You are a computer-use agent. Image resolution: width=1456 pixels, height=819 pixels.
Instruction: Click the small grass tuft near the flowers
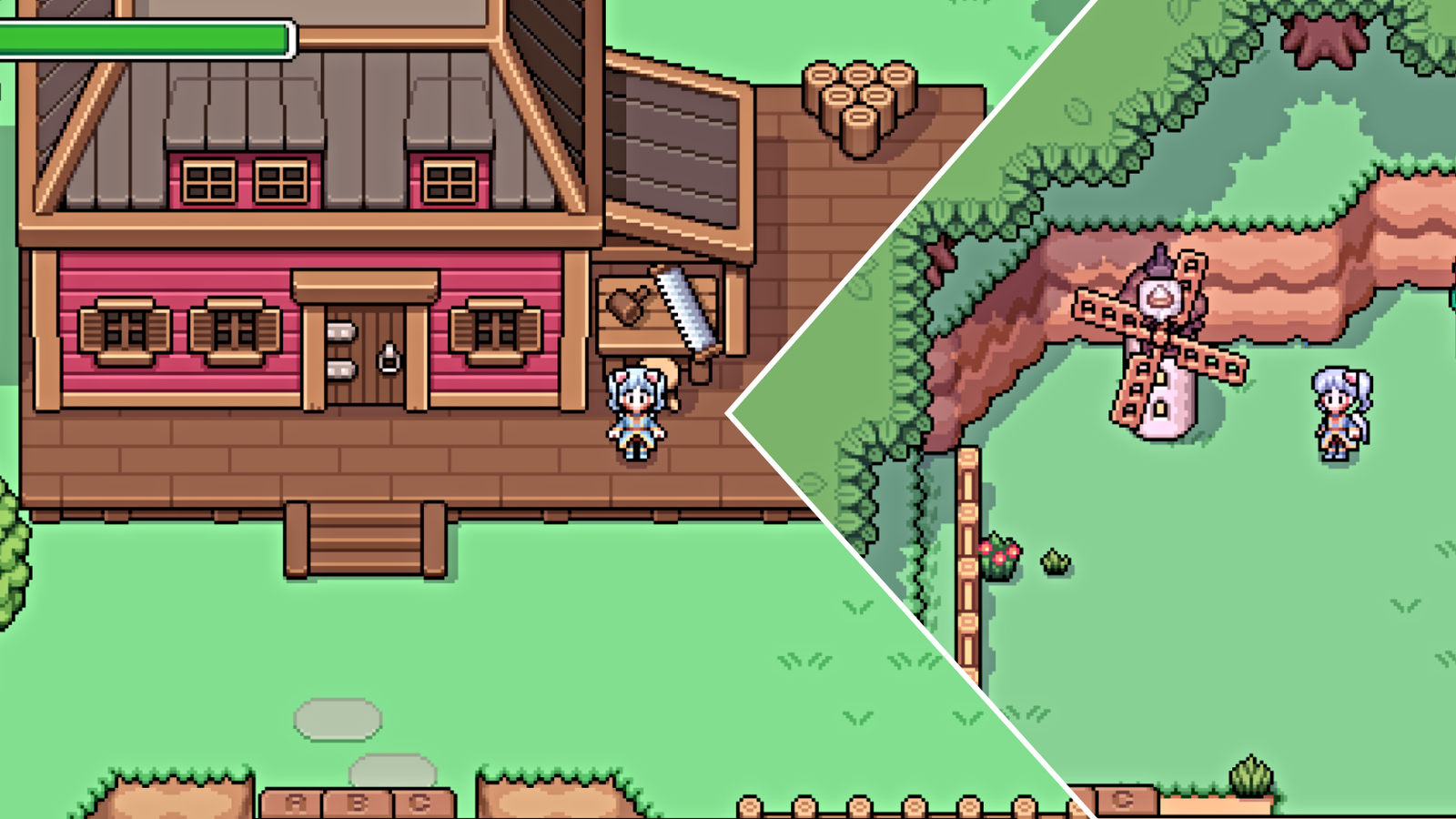coord(1054,561)
